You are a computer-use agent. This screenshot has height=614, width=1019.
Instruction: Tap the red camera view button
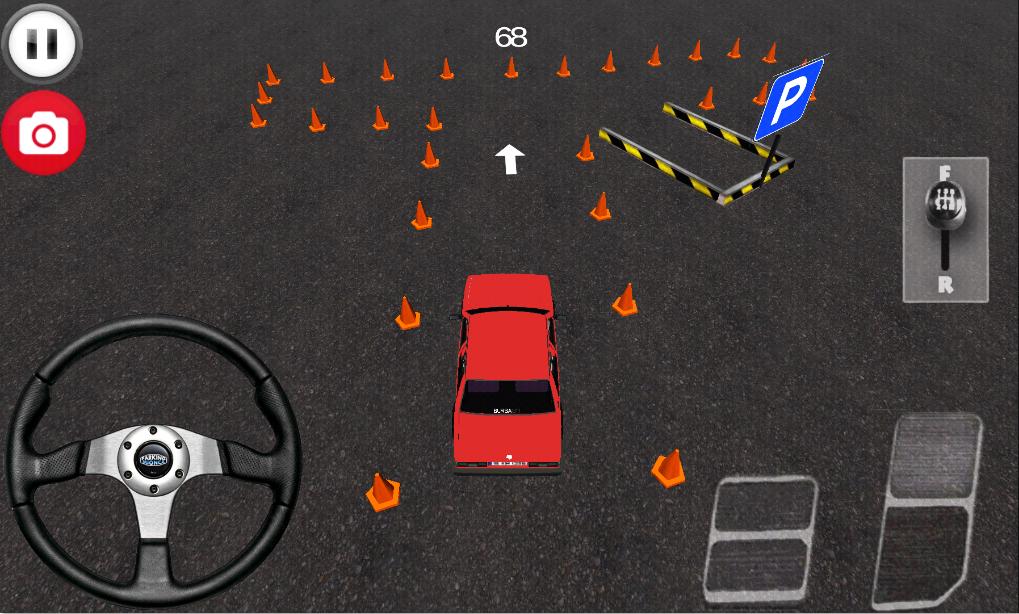point(44,133)
